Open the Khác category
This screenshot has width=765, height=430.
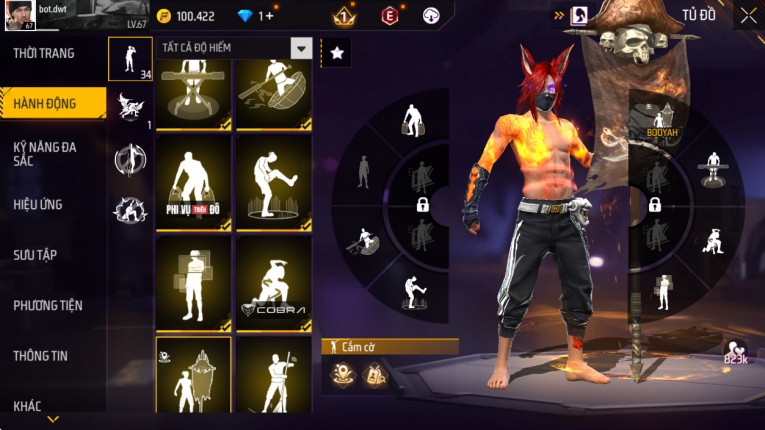[x=28, y=405]
